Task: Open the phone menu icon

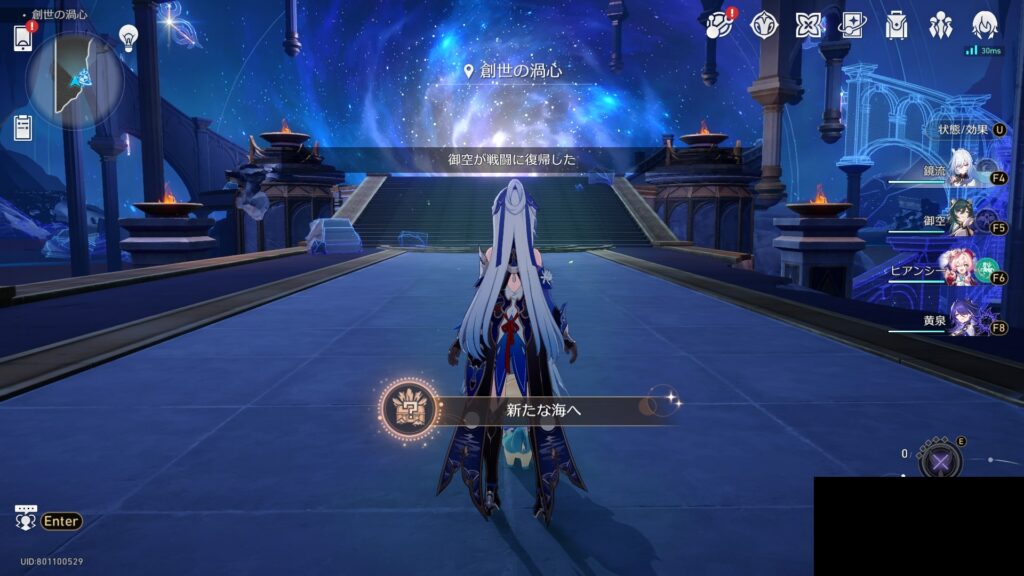Action: coord(24,37)
